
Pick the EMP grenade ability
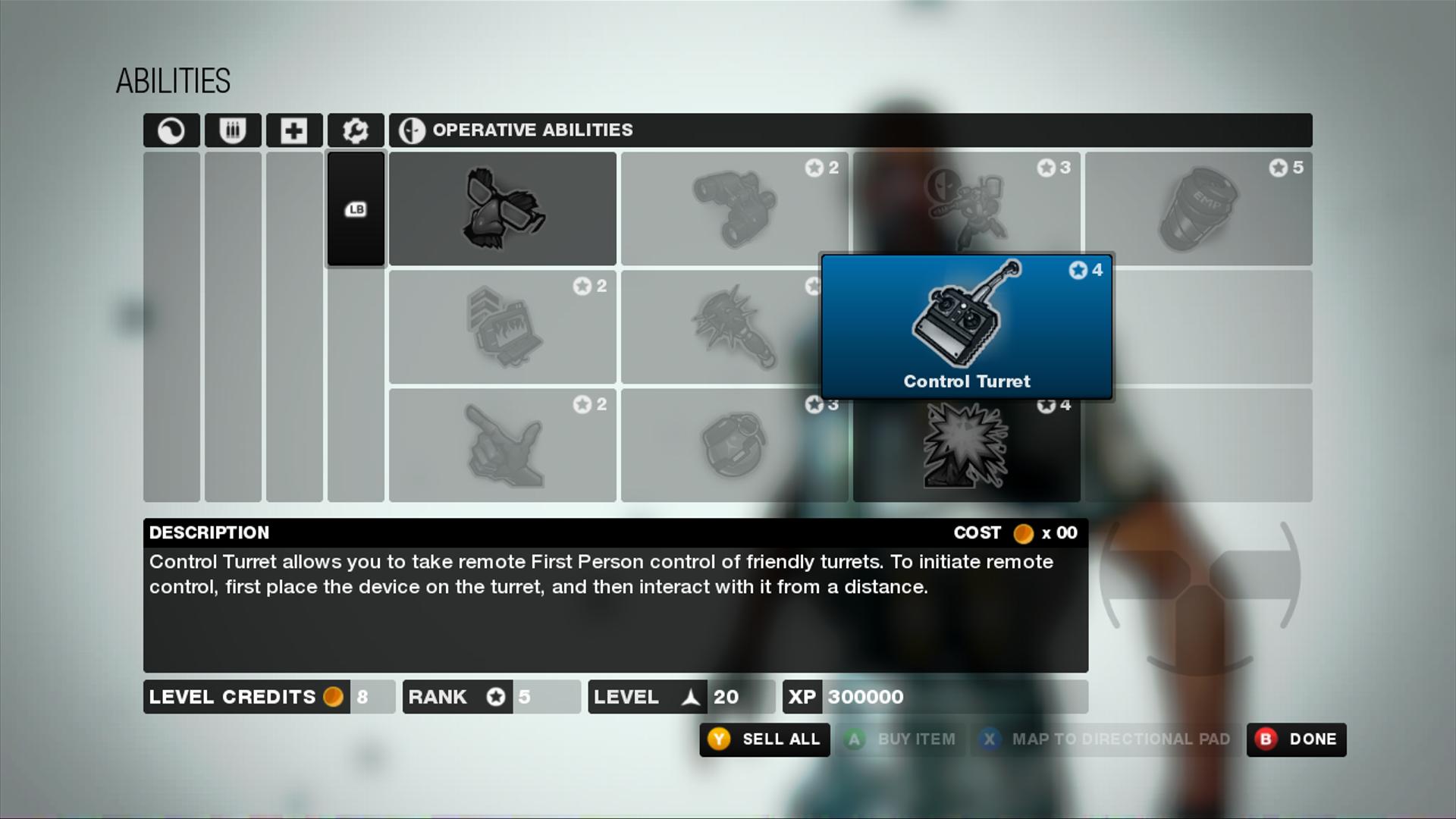[x=1198, y=209]
